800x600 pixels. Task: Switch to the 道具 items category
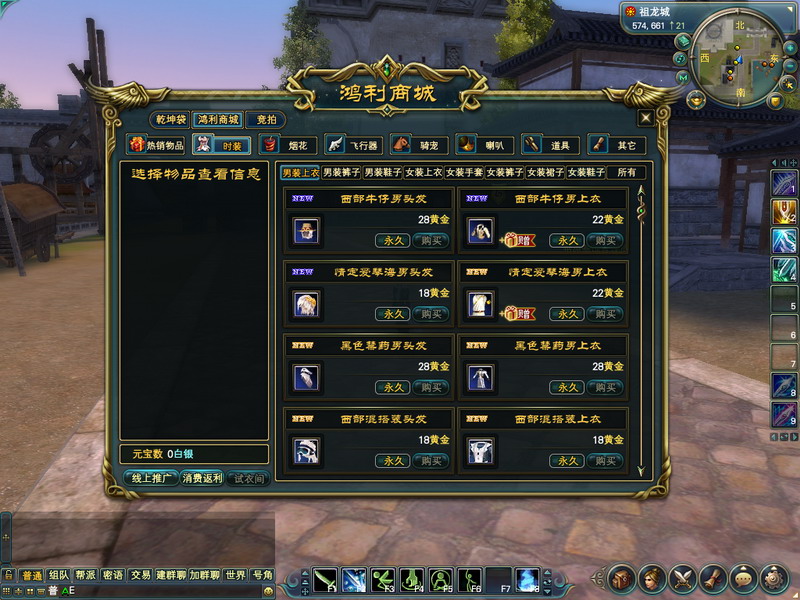(x=549, y=145)
